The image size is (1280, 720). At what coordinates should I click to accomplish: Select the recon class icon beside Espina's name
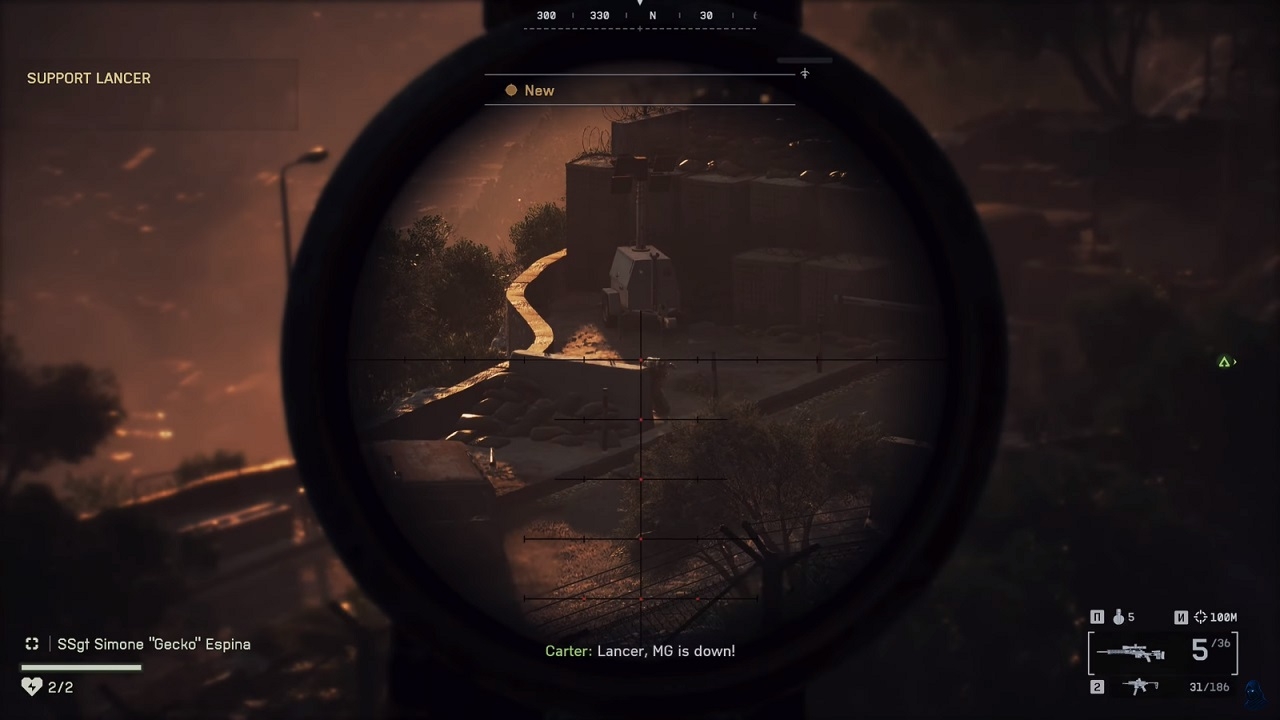click(x=32, y=644)
